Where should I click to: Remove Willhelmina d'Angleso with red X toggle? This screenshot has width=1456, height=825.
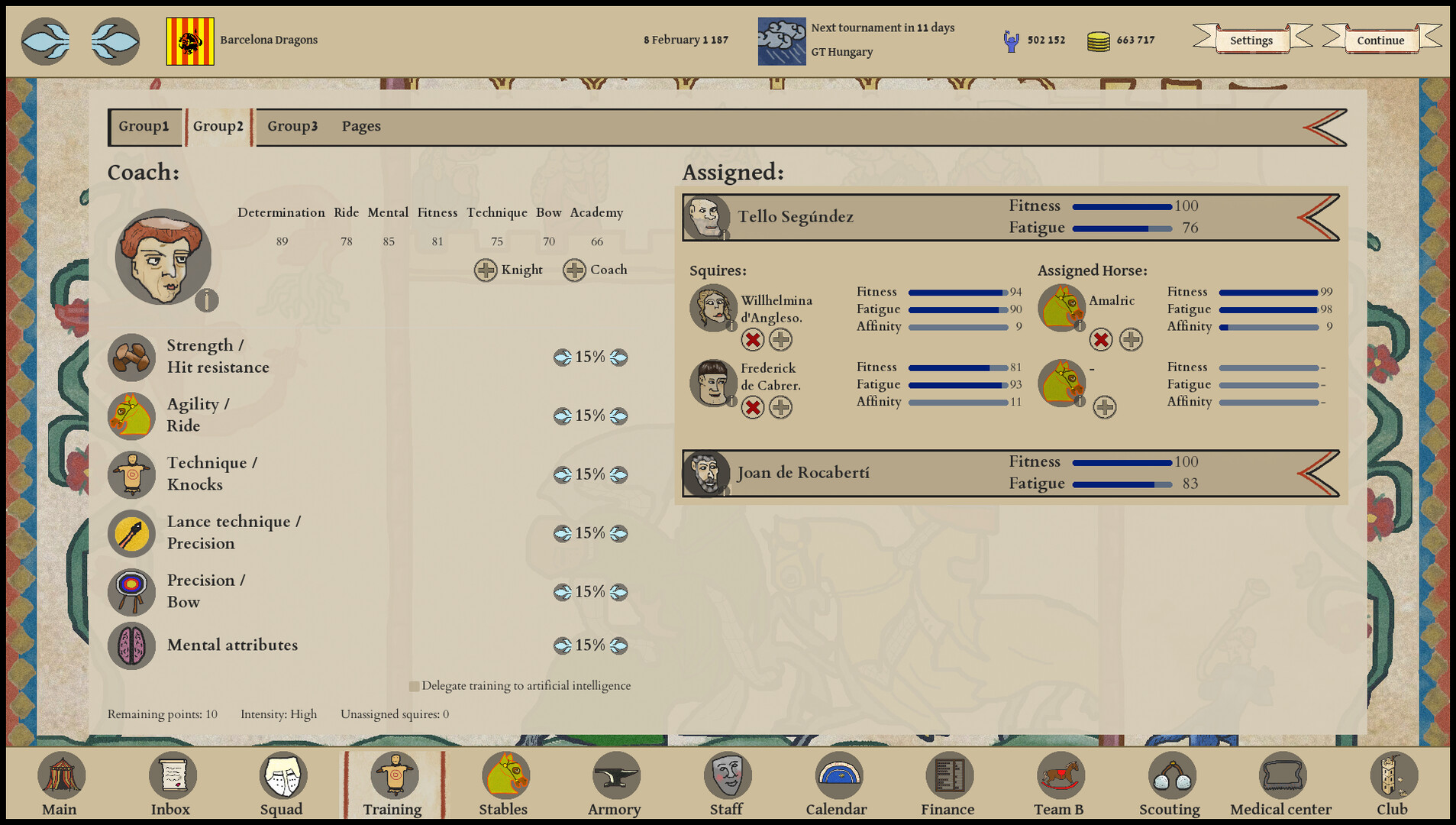[x=753, y=340]
